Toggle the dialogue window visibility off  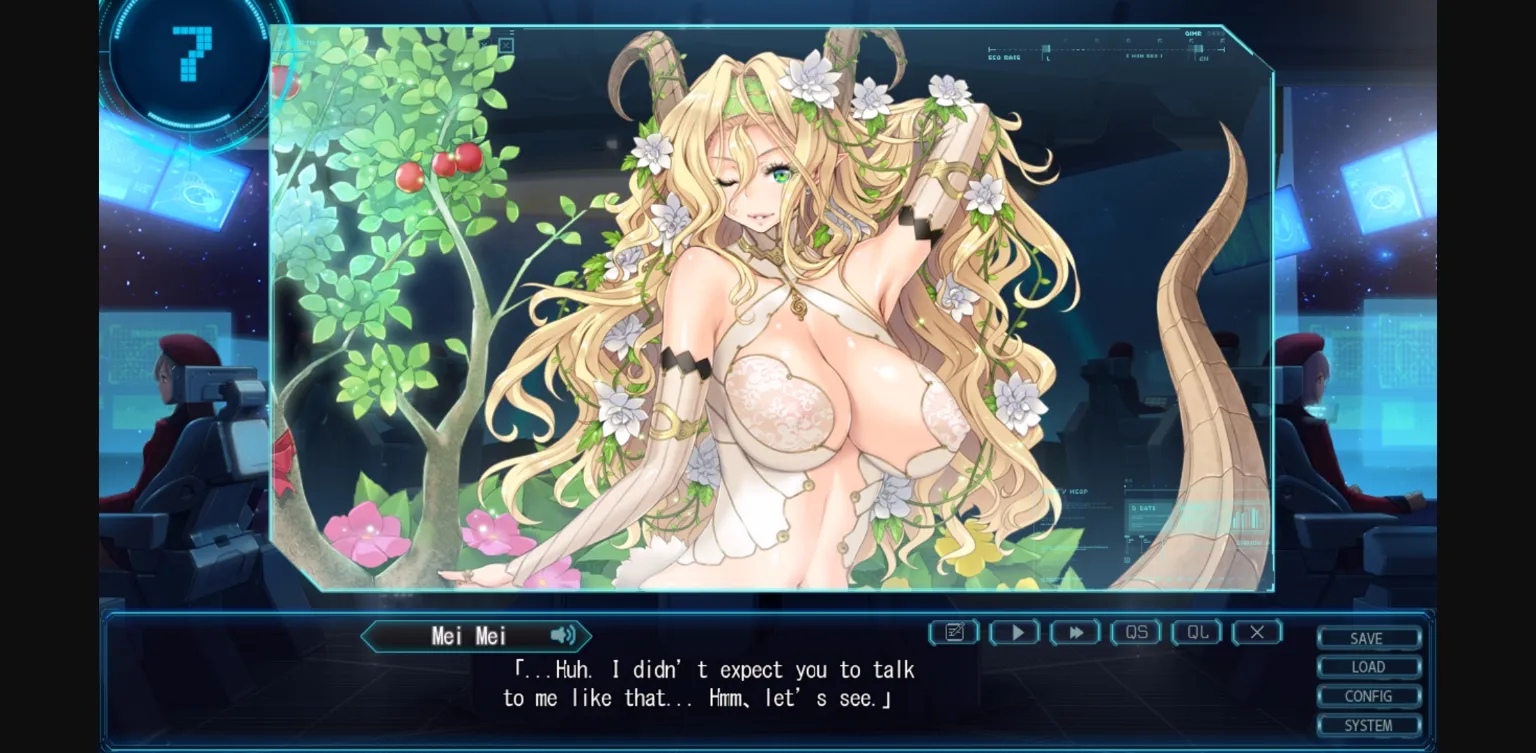[x=1257, y=632]
